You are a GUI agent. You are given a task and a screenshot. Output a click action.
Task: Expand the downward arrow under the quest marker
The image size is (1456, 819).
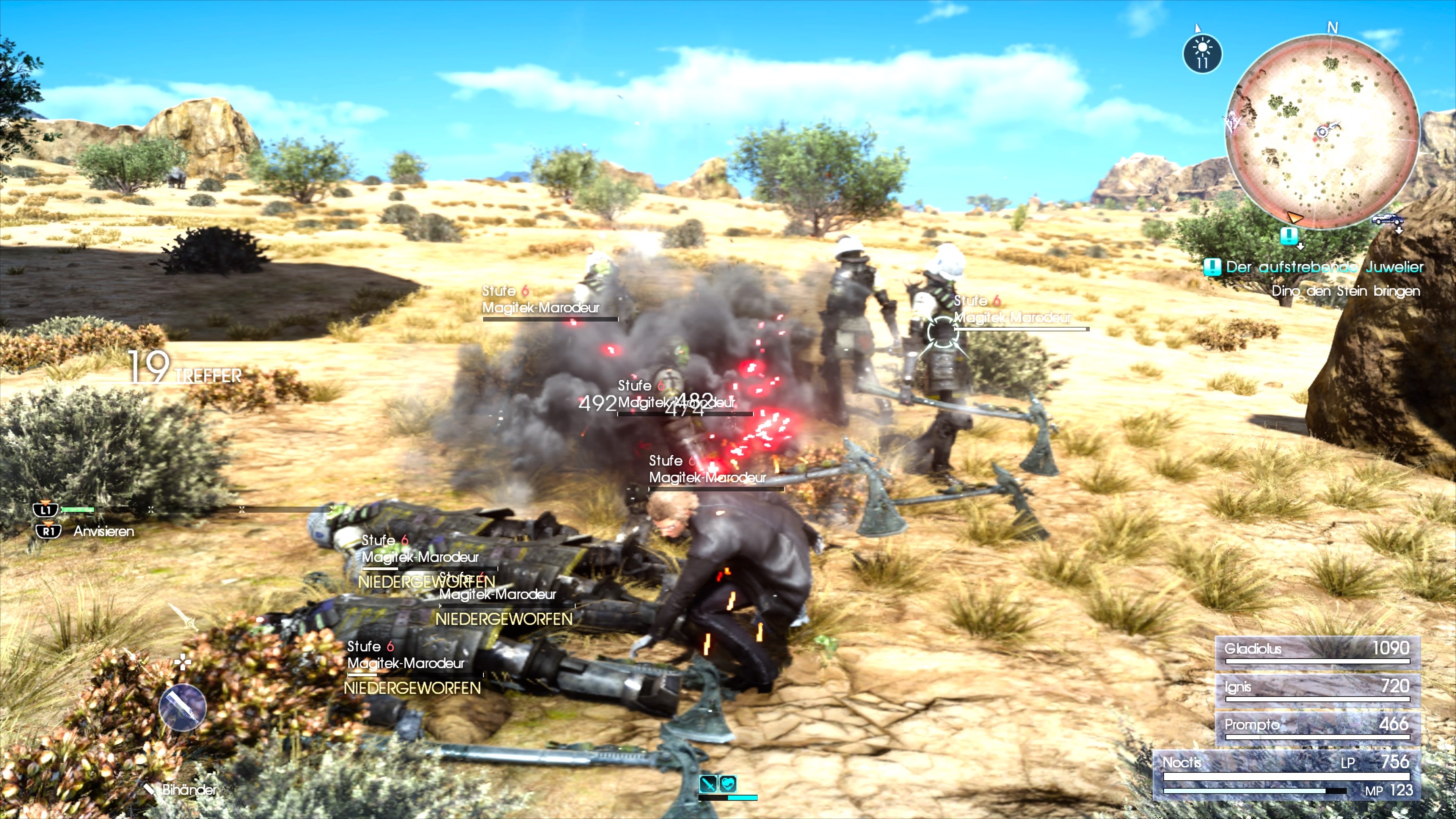point(1301,247)
